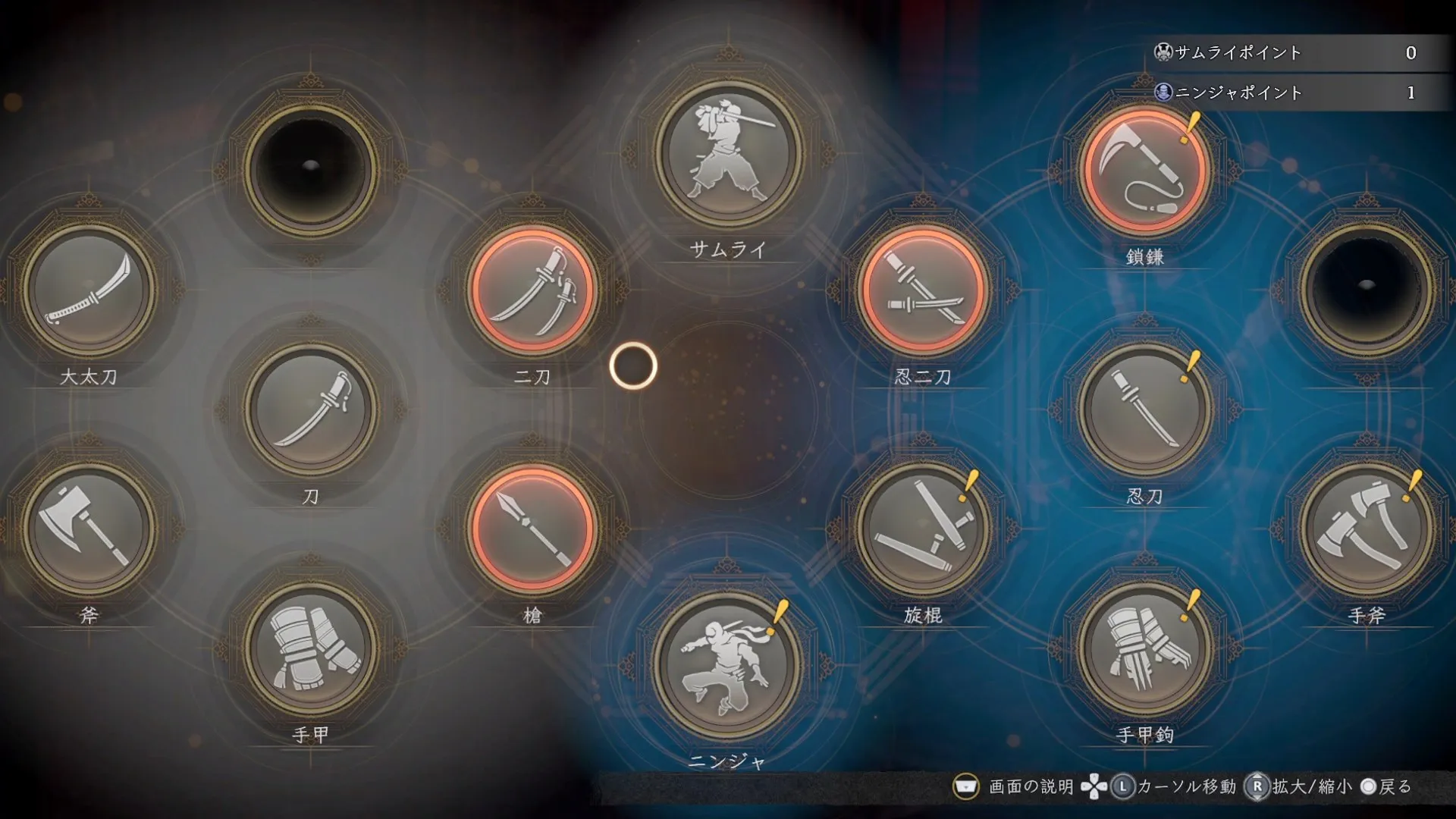Select the 旋棍 tonfa skill node
The image size is (1456, 819).
923,529
